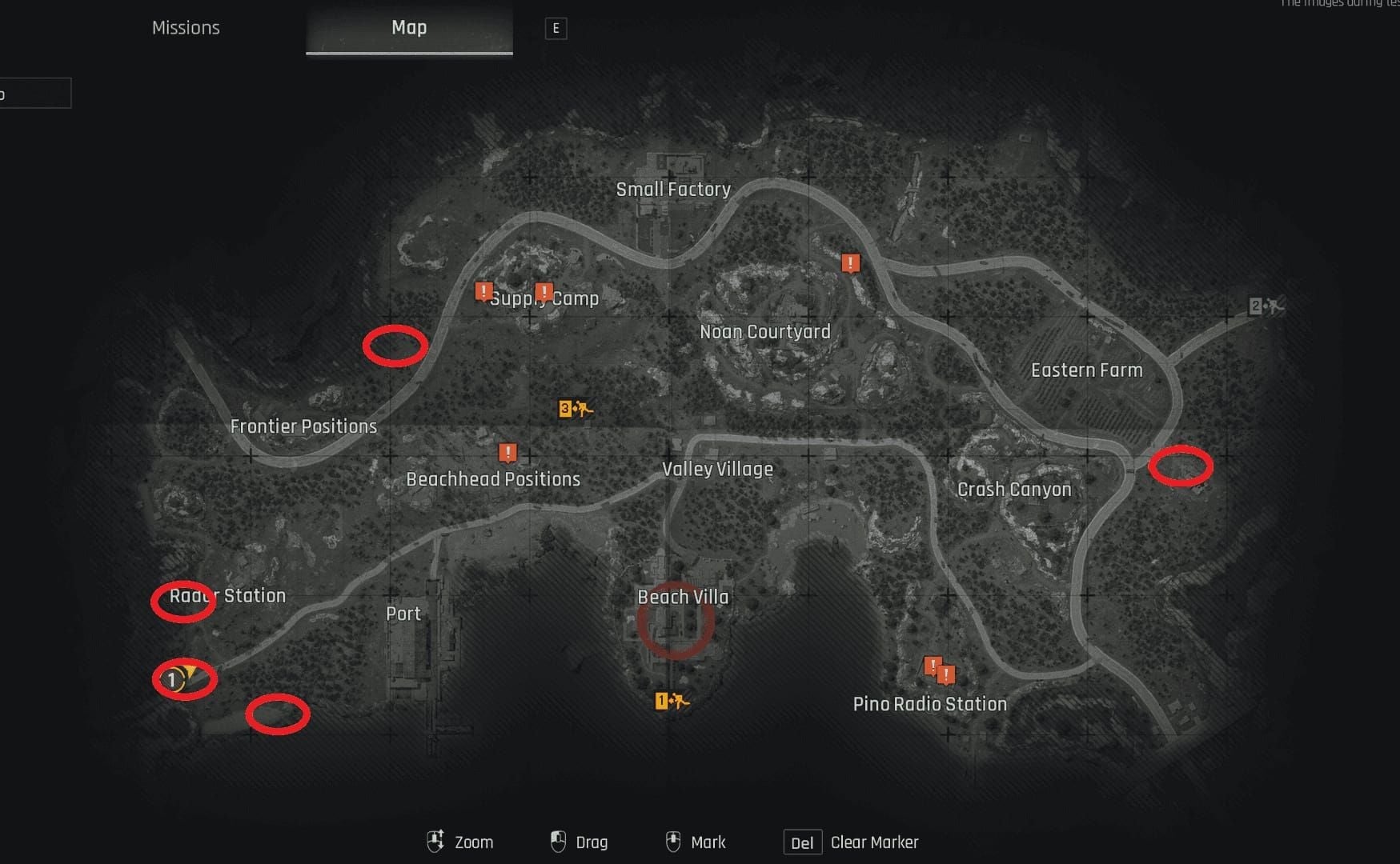
Task: Select the Map tab
Action: [409, 27]
